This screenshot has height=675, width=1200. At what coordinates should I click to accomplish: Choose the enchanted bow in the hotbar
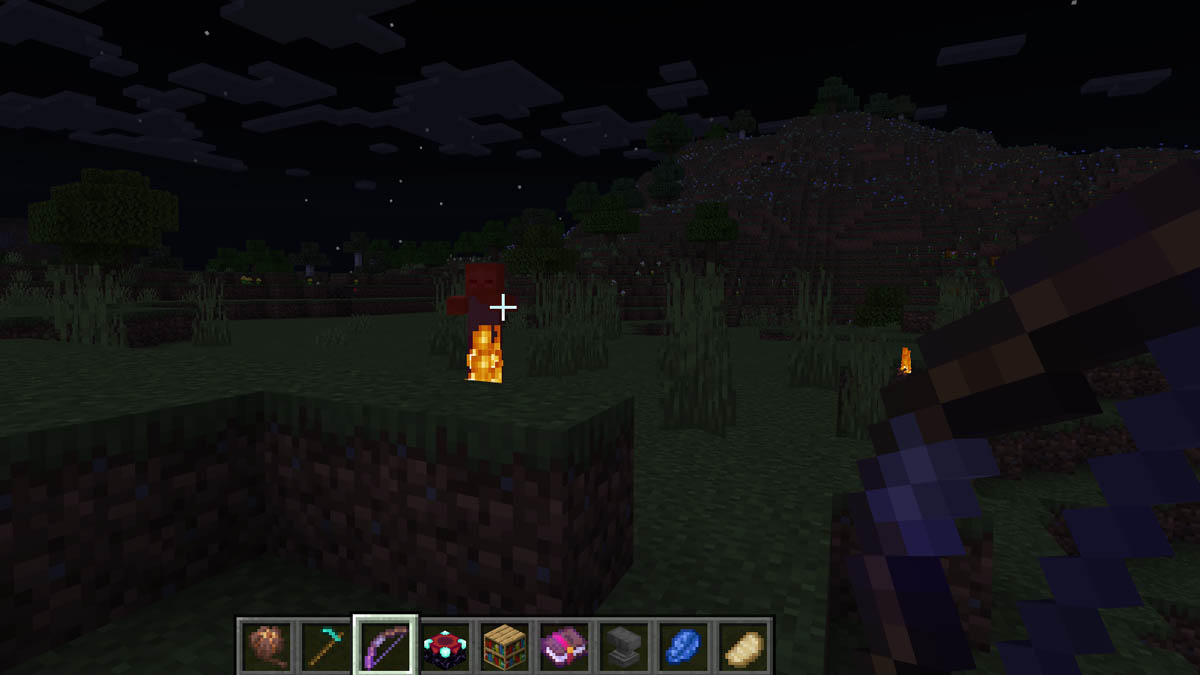click(385, 645)
